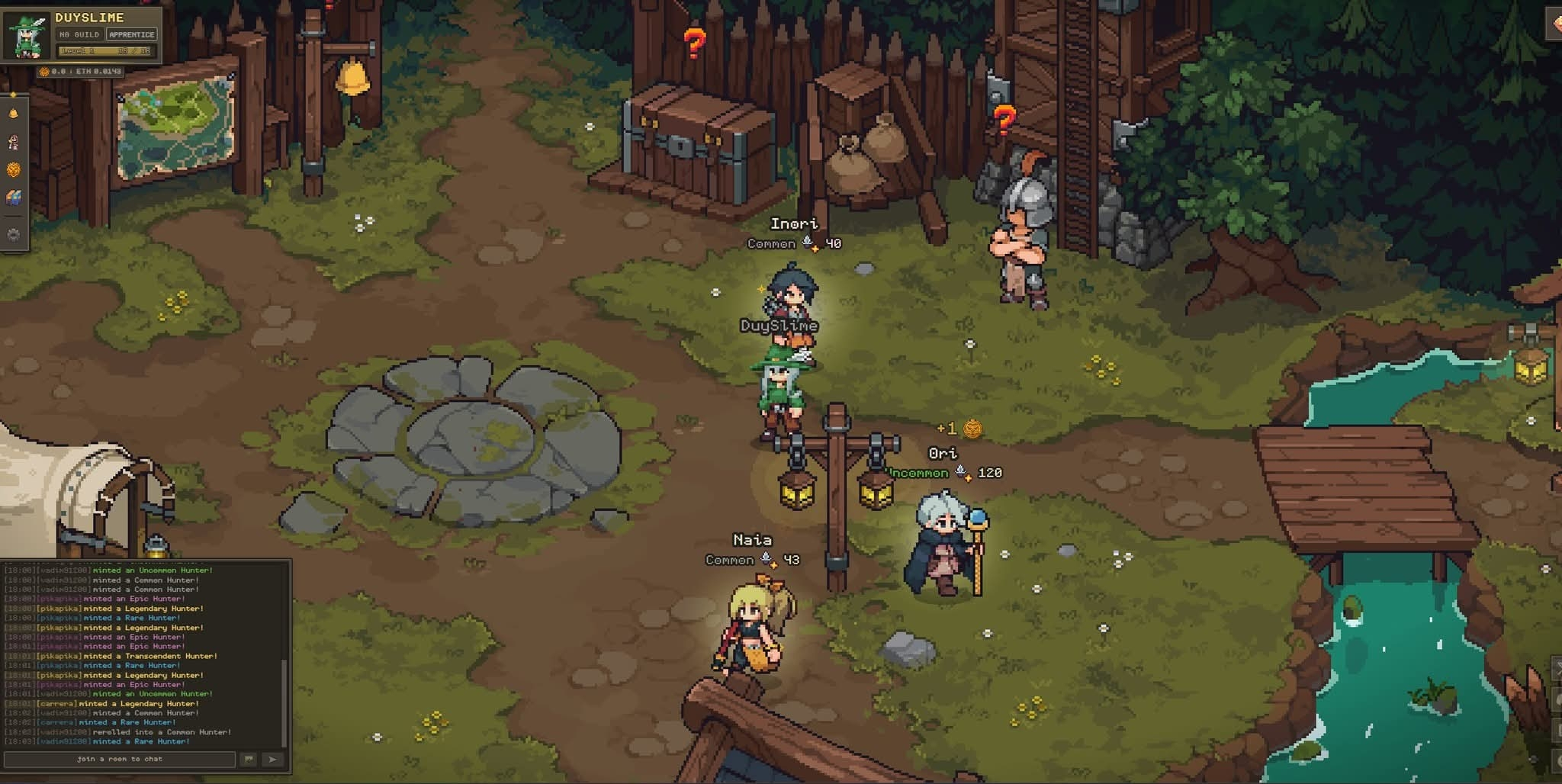The image size is (1562, 784).
Task: Click the orange coin icon in sidebar
Action: point(13,169)
